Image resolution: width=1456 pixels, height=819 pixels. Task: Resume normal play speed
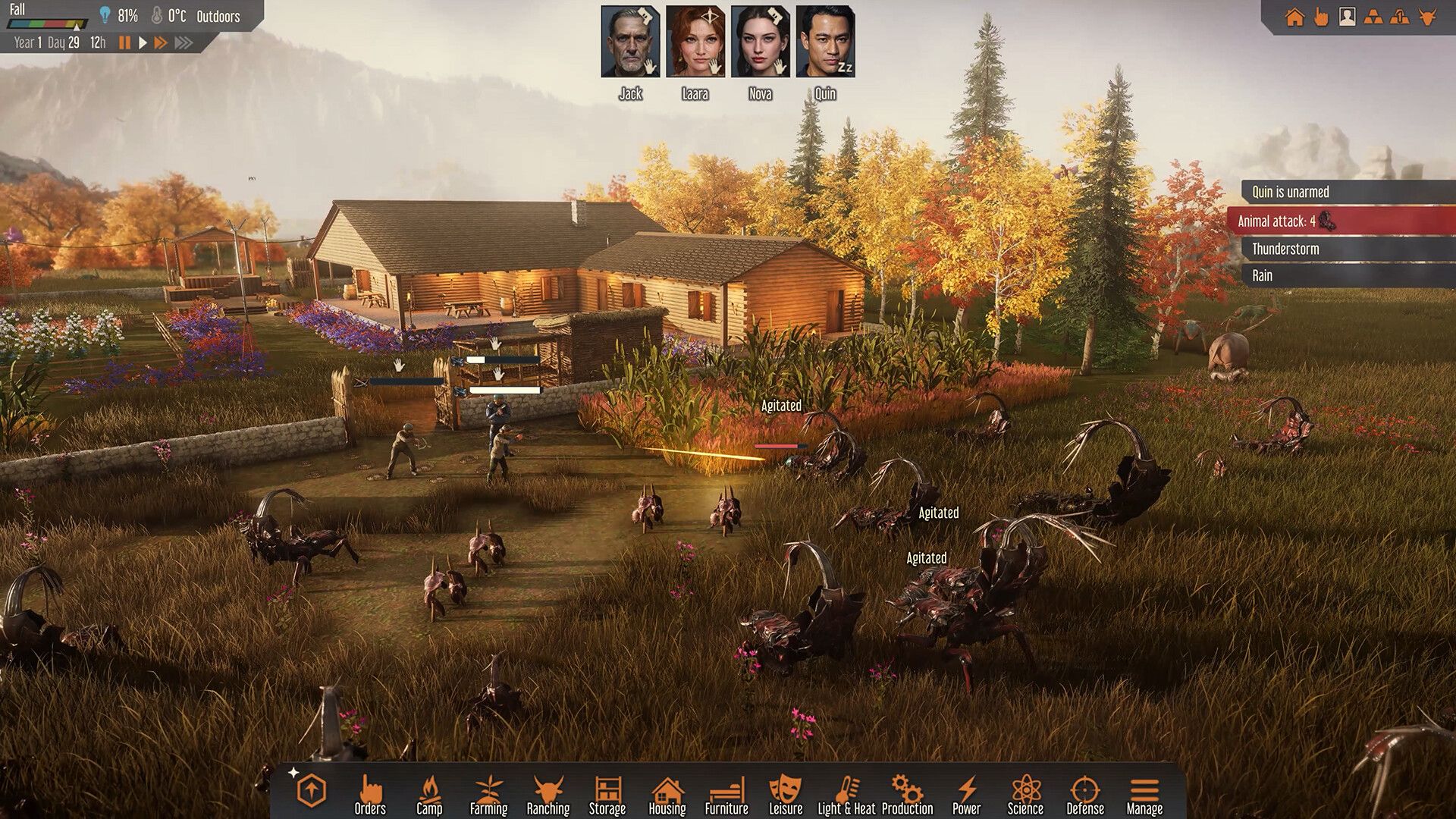[143, 43]
